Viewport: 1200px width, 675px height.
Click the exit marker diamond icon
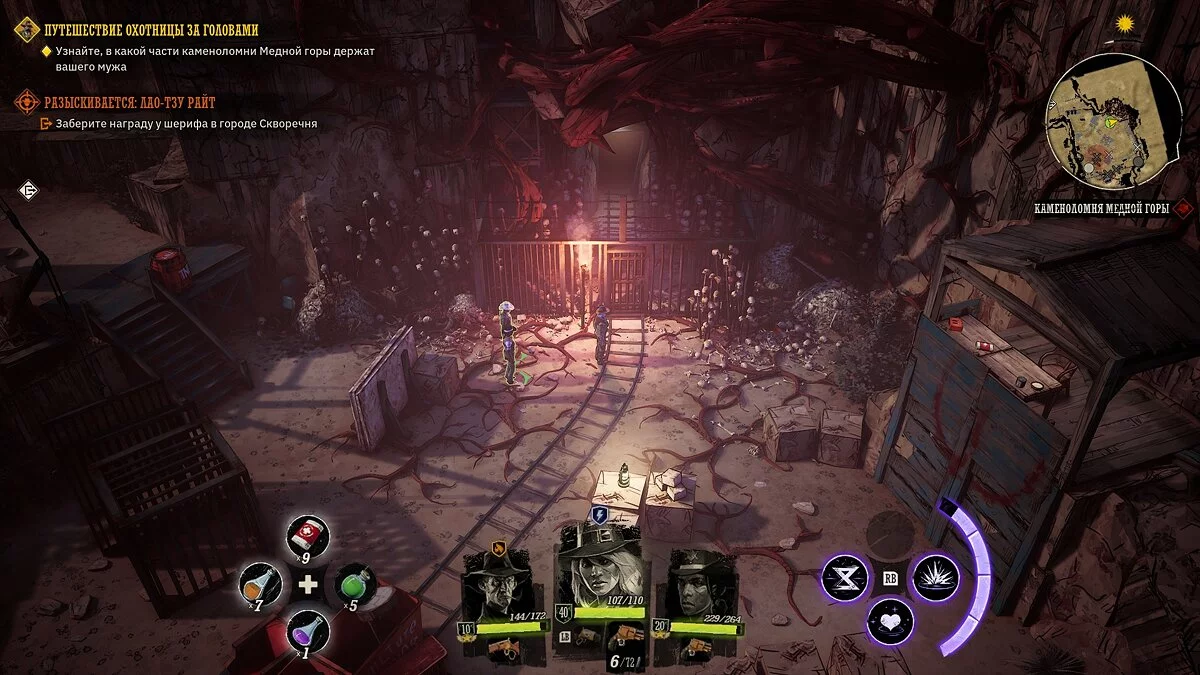pyautogui.click(x=29, y=191)
